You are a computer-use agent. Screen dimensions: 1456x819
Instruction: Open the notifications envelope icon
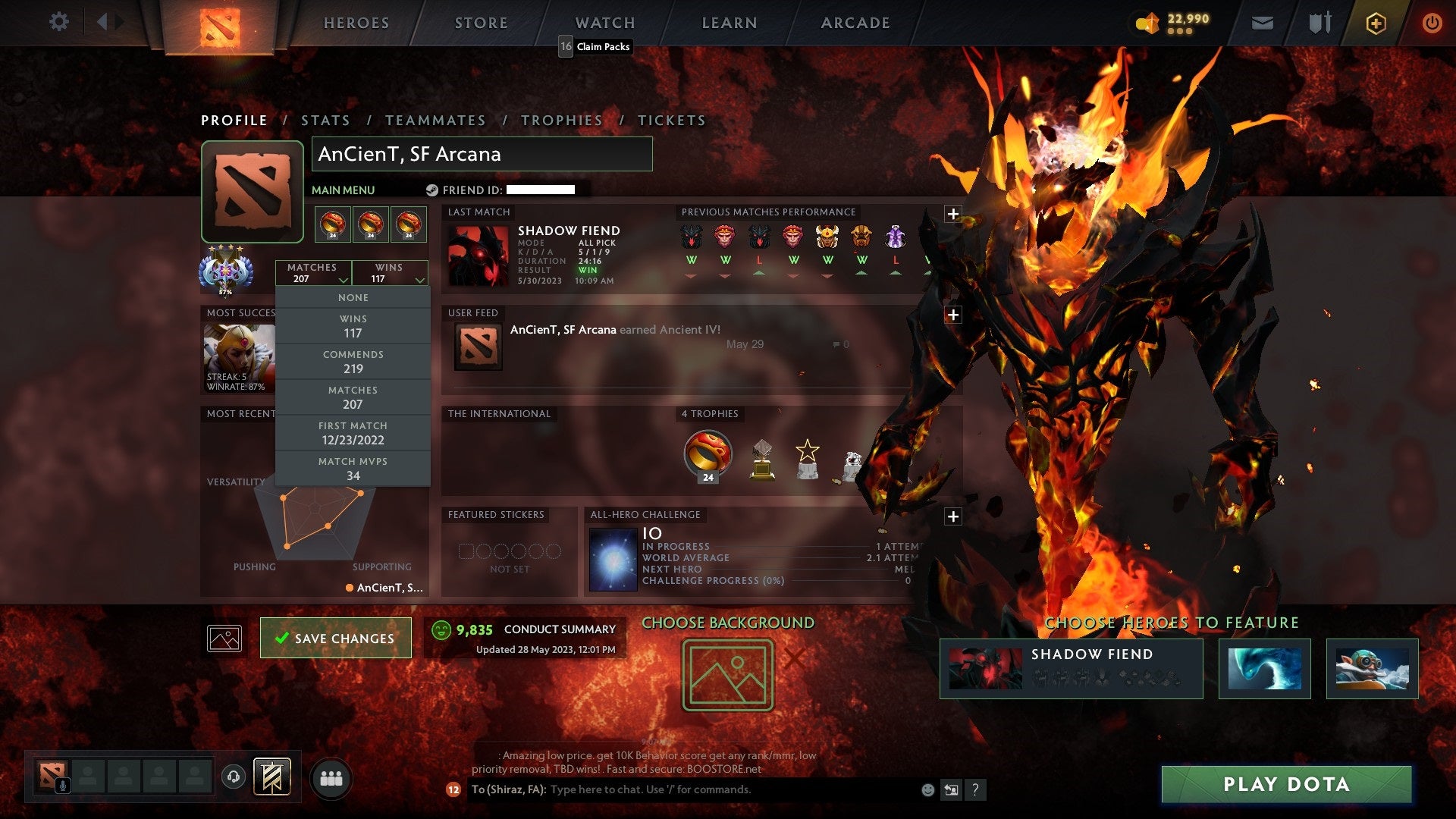pyautogui.click(x=1263, y=24)
